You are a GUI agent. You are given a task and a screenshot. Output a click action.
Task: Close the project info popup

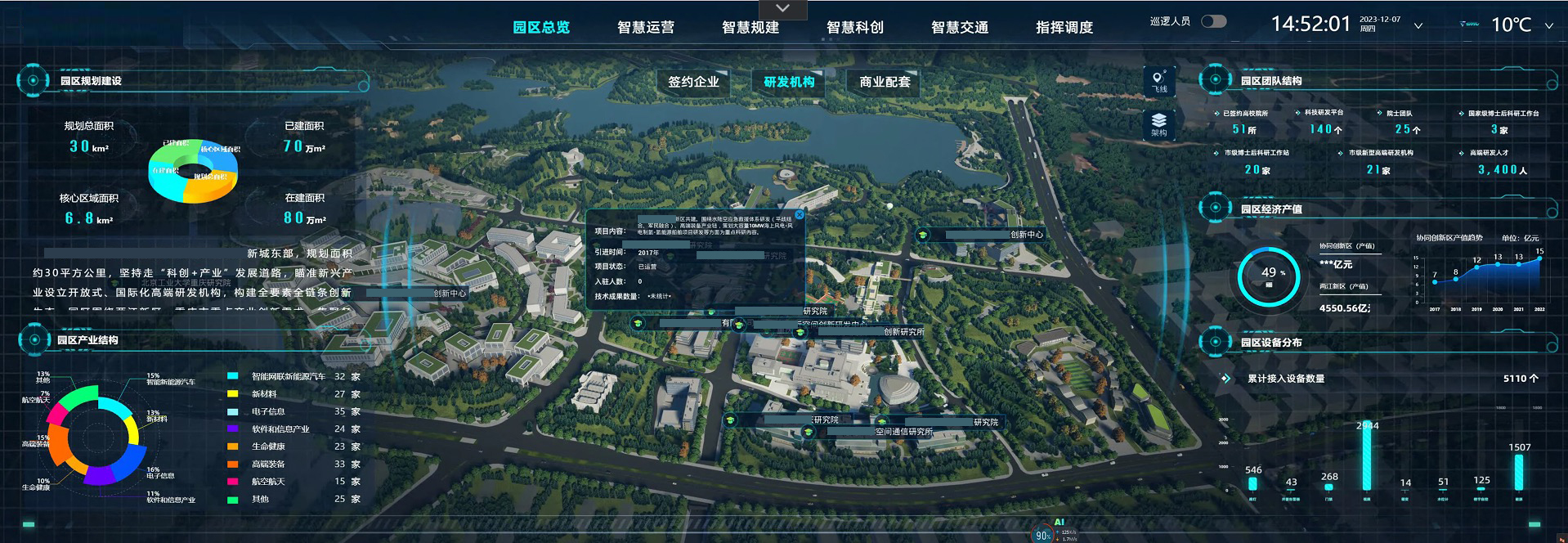tap(800, 215)
